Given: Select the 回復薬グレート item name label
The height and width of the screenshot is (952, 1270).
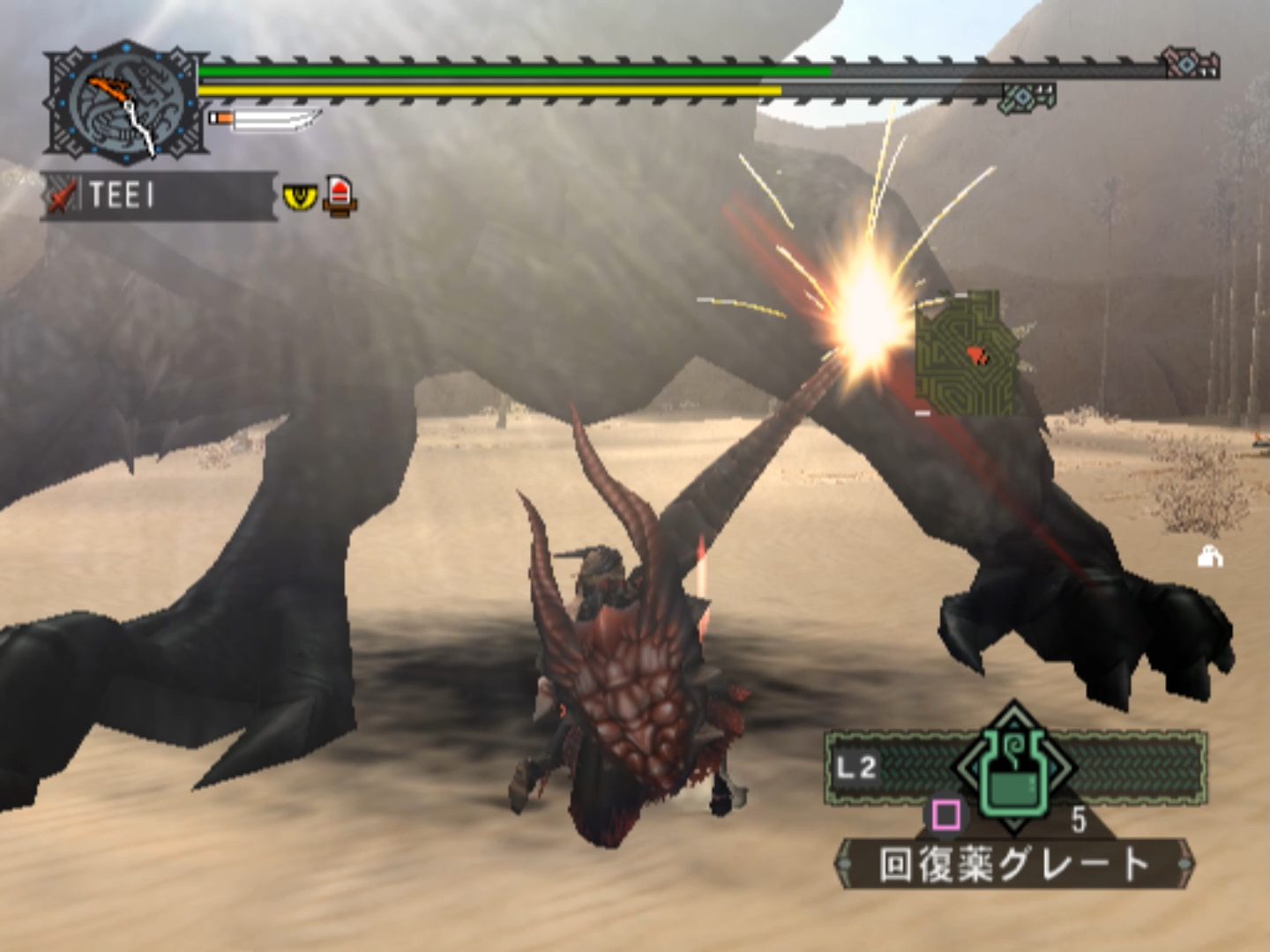Looking at the screenshot, I should click(1014, 864).
